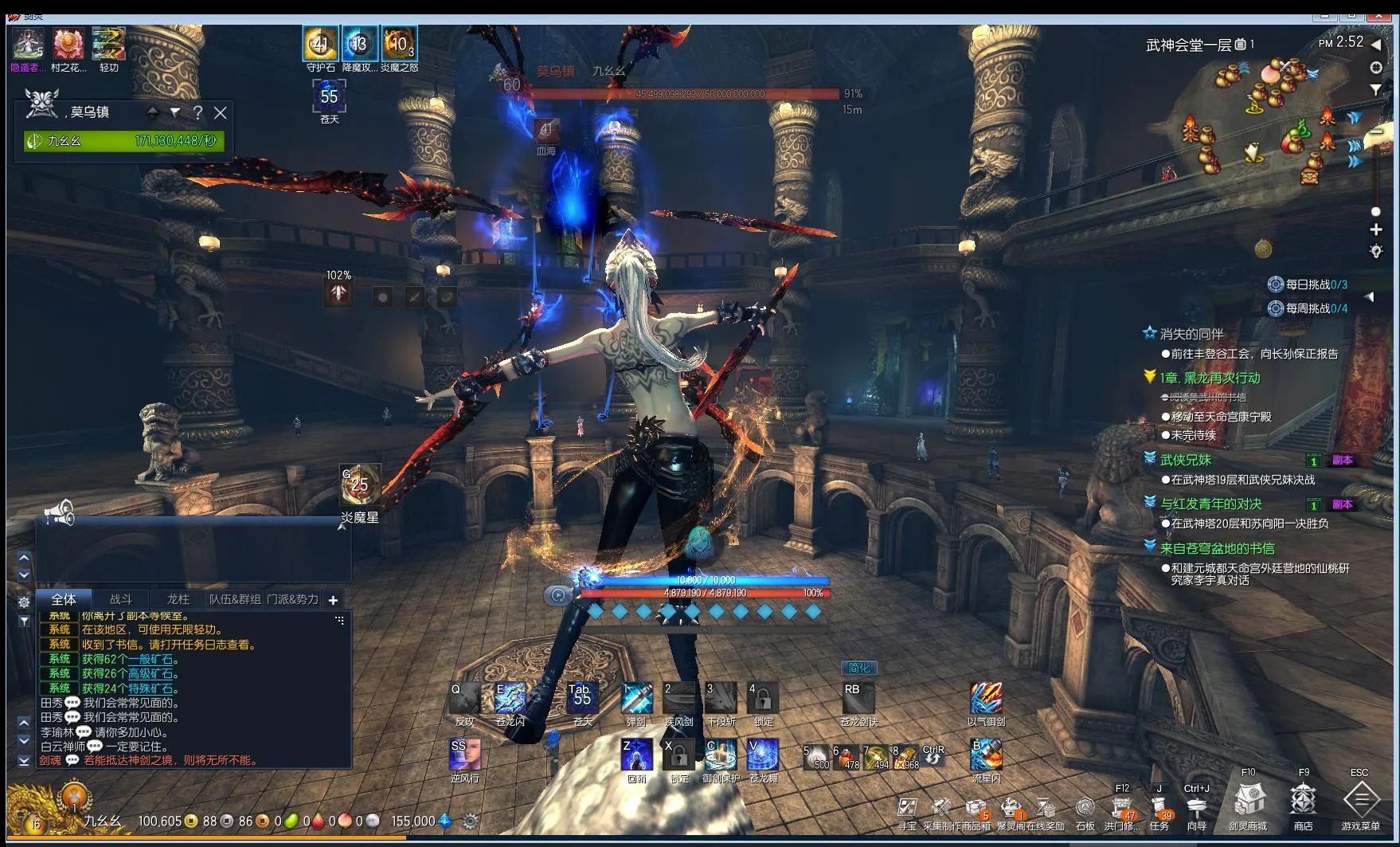Zoom in the minimap with plus button
Screen dimensions: 1400x847
pyautogui.click(x=1375, y=229)
